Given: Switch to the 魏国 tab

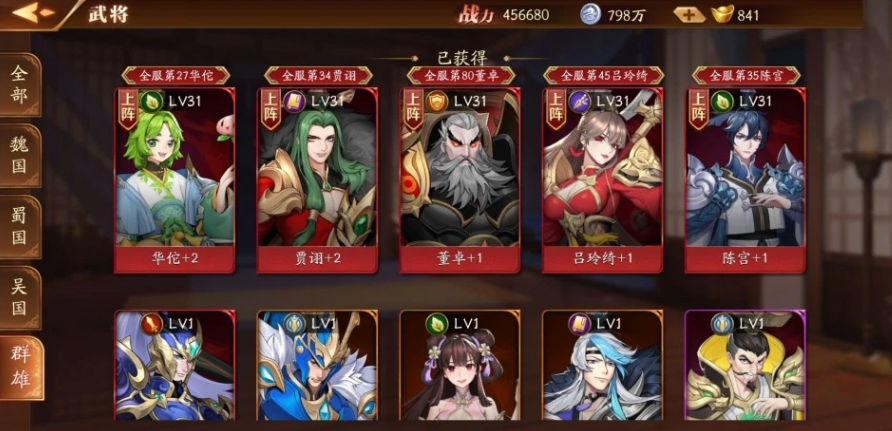Looking at the screenshot, I should pyautogui.click(x=19, y=156).
